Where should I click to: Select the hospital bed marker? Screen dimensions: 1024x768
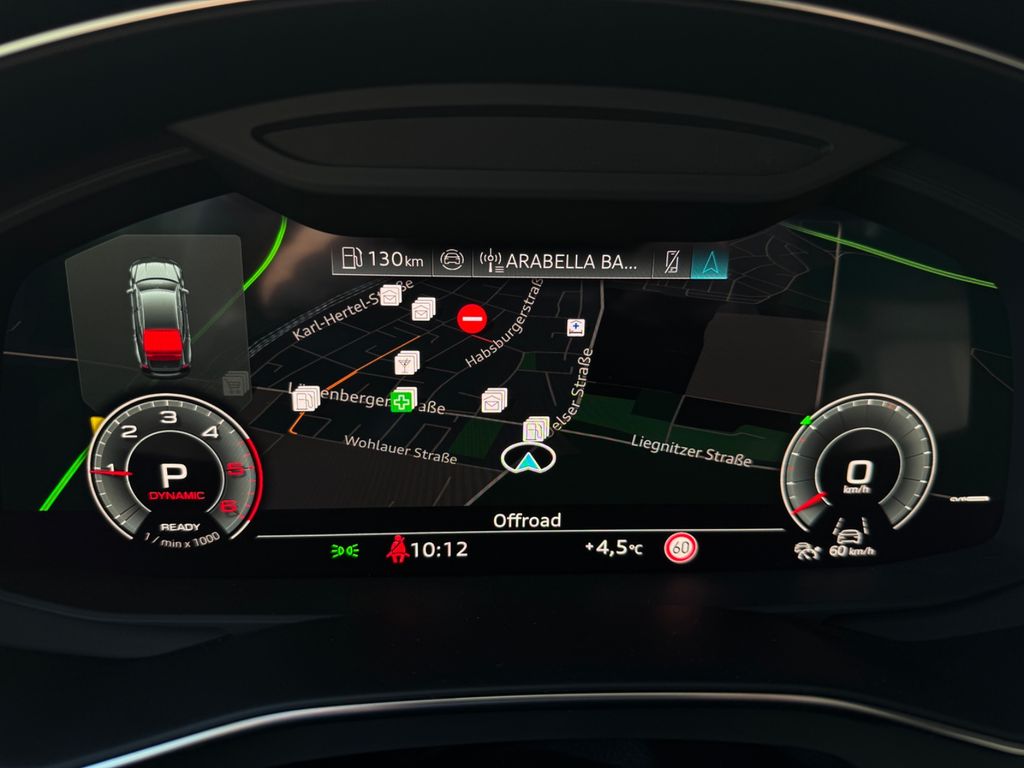pyautogui.click(x=575, y=327)
